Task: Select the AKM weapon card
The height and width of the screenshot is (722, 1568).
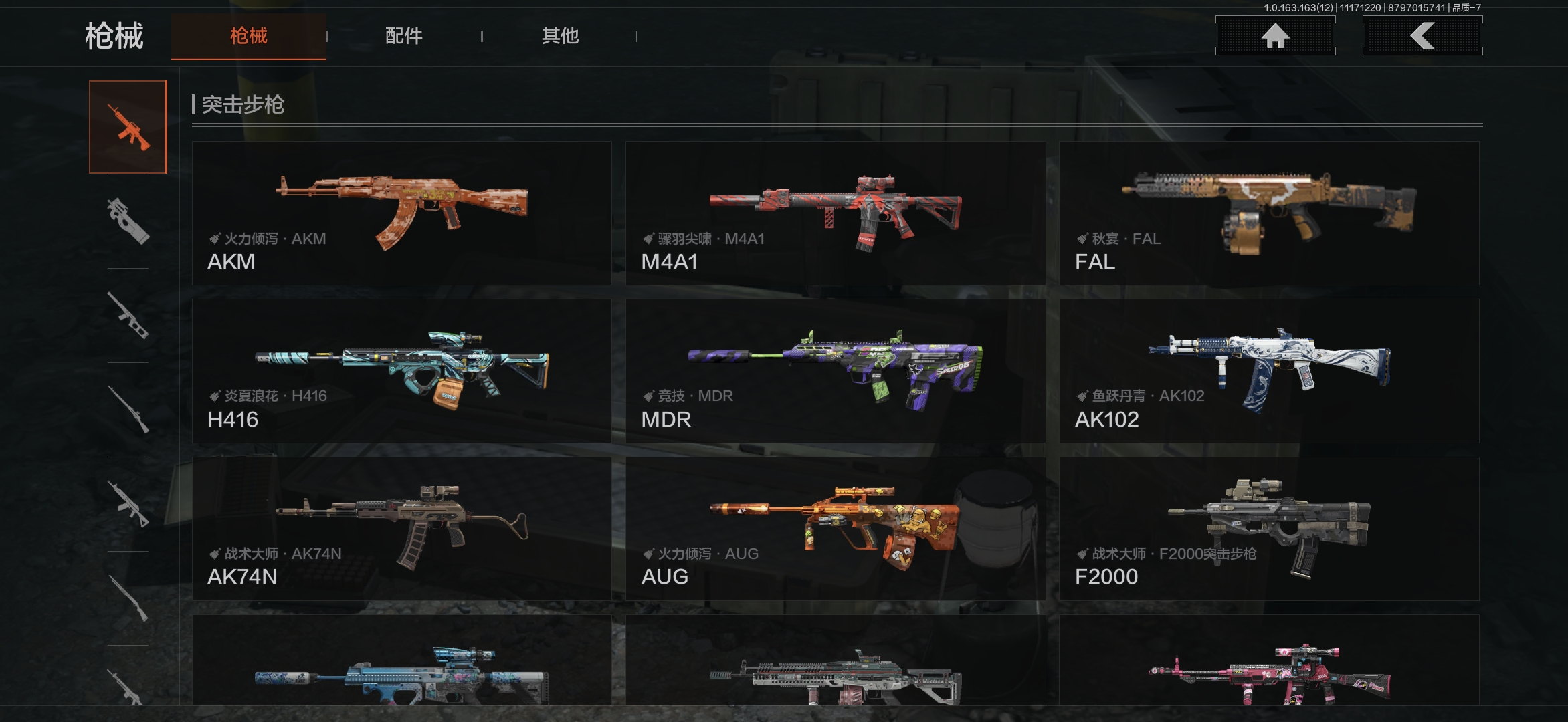Action: tap(401, 213)
